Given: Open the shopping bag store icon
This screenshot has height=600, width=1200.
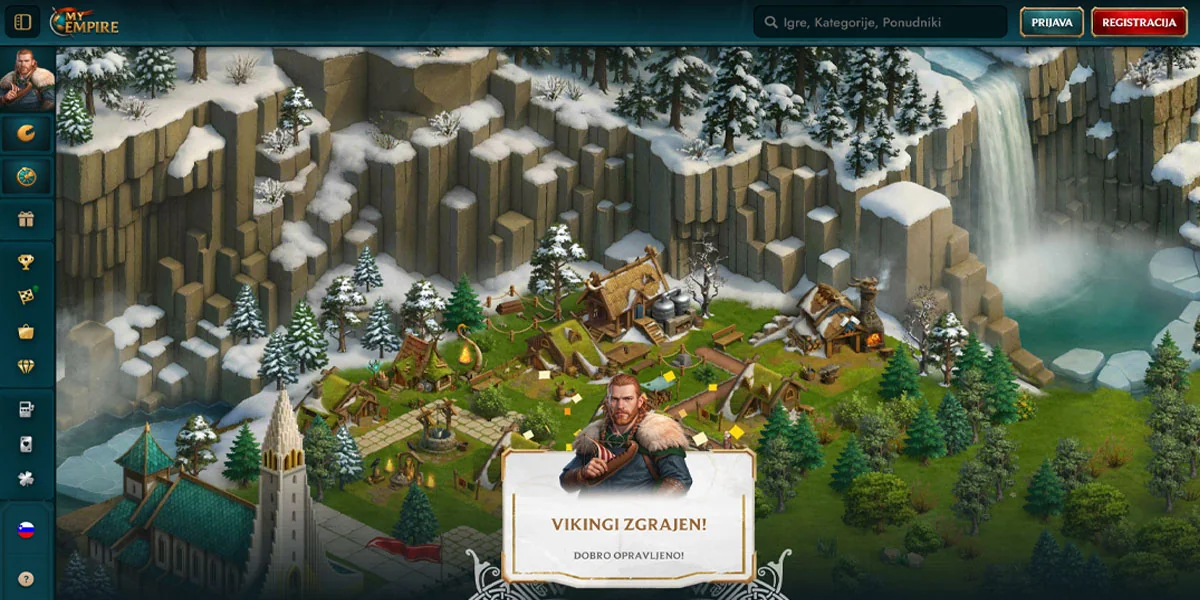Looking at the screenshot, I should coord(26,331).
